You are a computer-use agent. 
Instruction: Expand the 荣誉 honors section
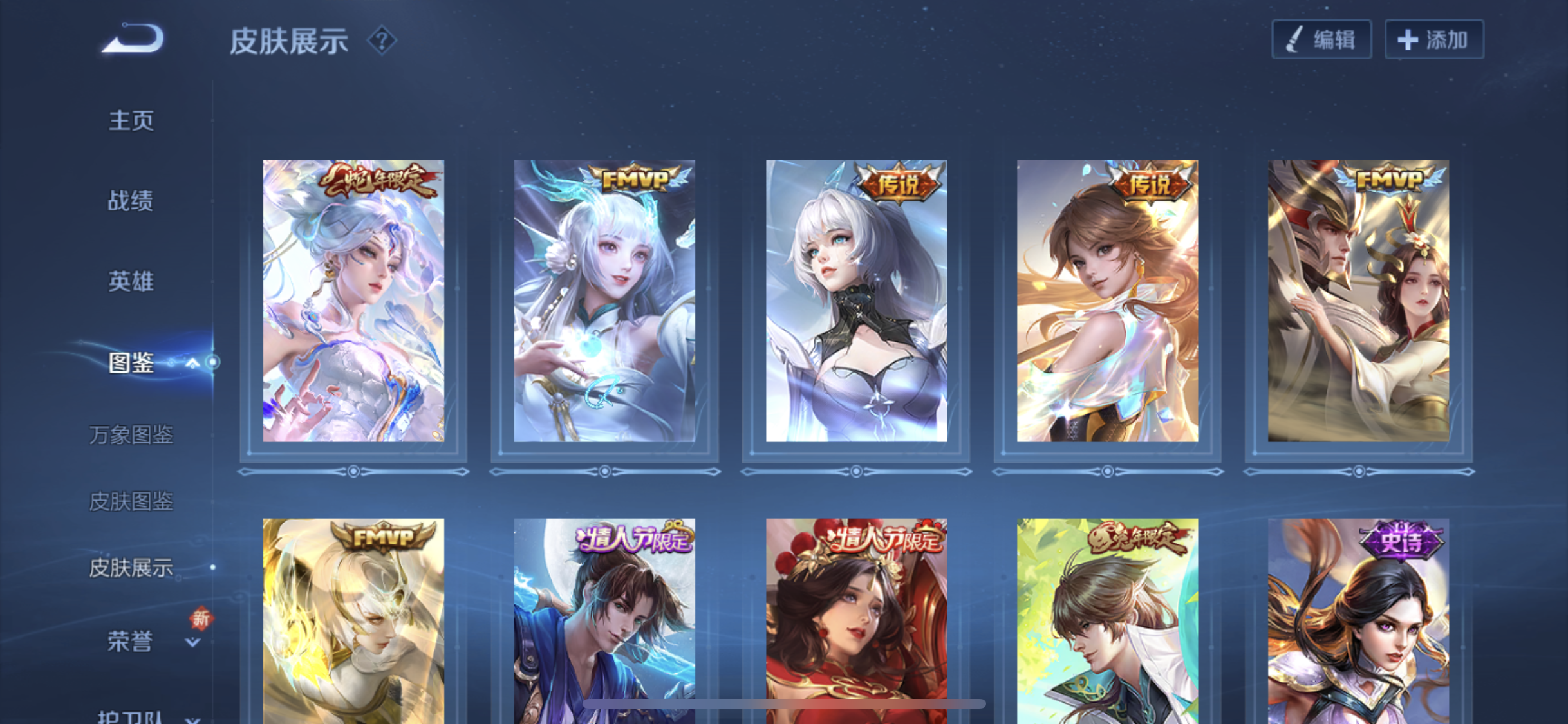coord(192,642)
